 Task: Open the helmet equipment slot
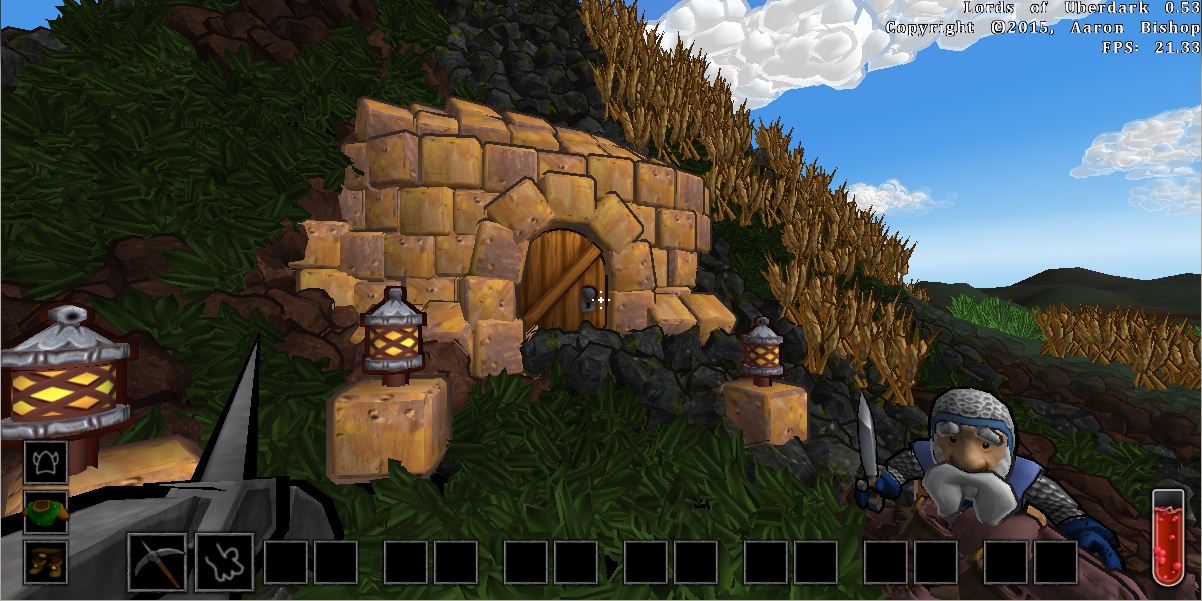point(46,462)
